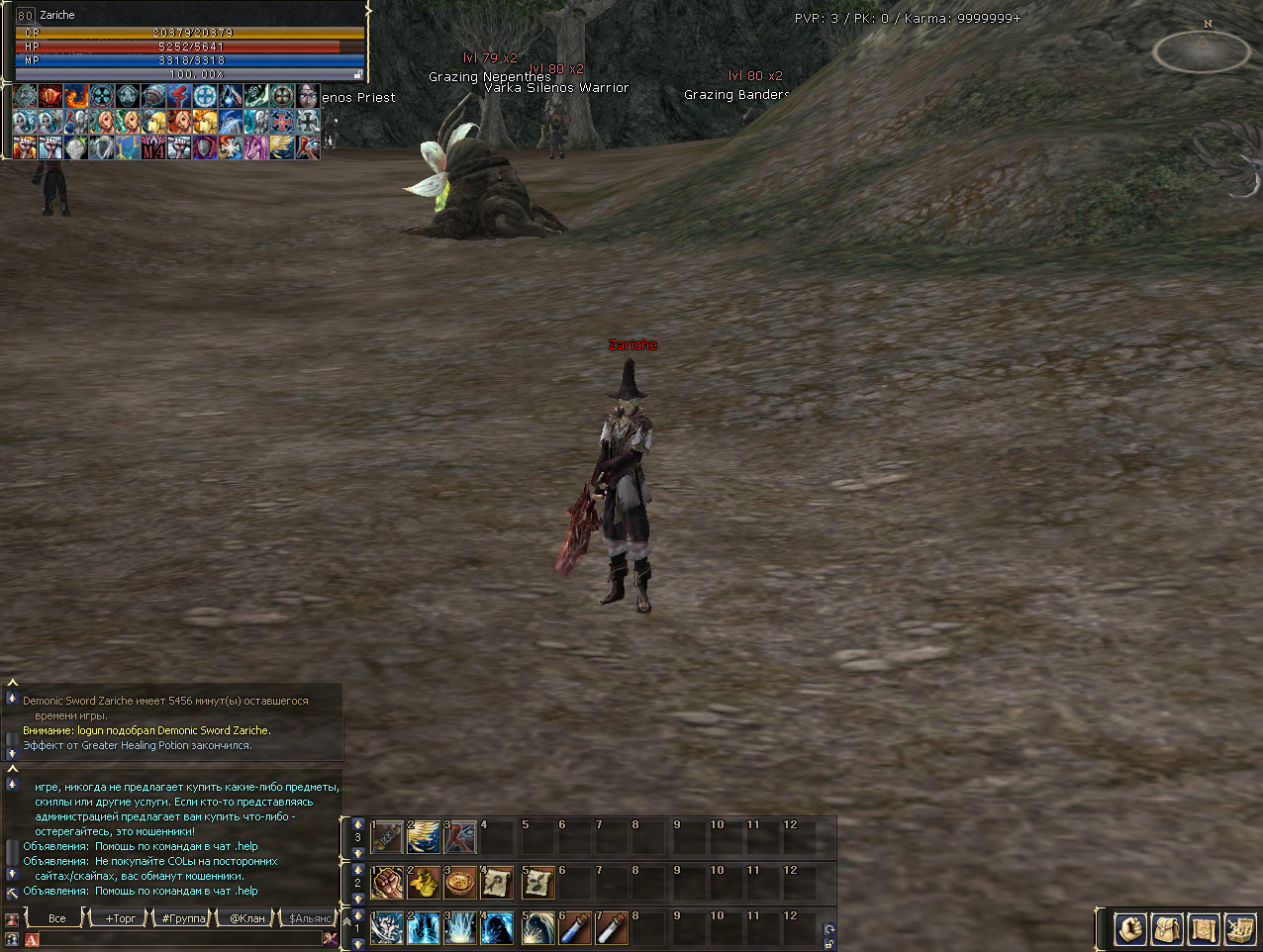This screenshot has height=952, width=1263.
Task: Open the $Альянс chat tab
Action: point(310,918)
